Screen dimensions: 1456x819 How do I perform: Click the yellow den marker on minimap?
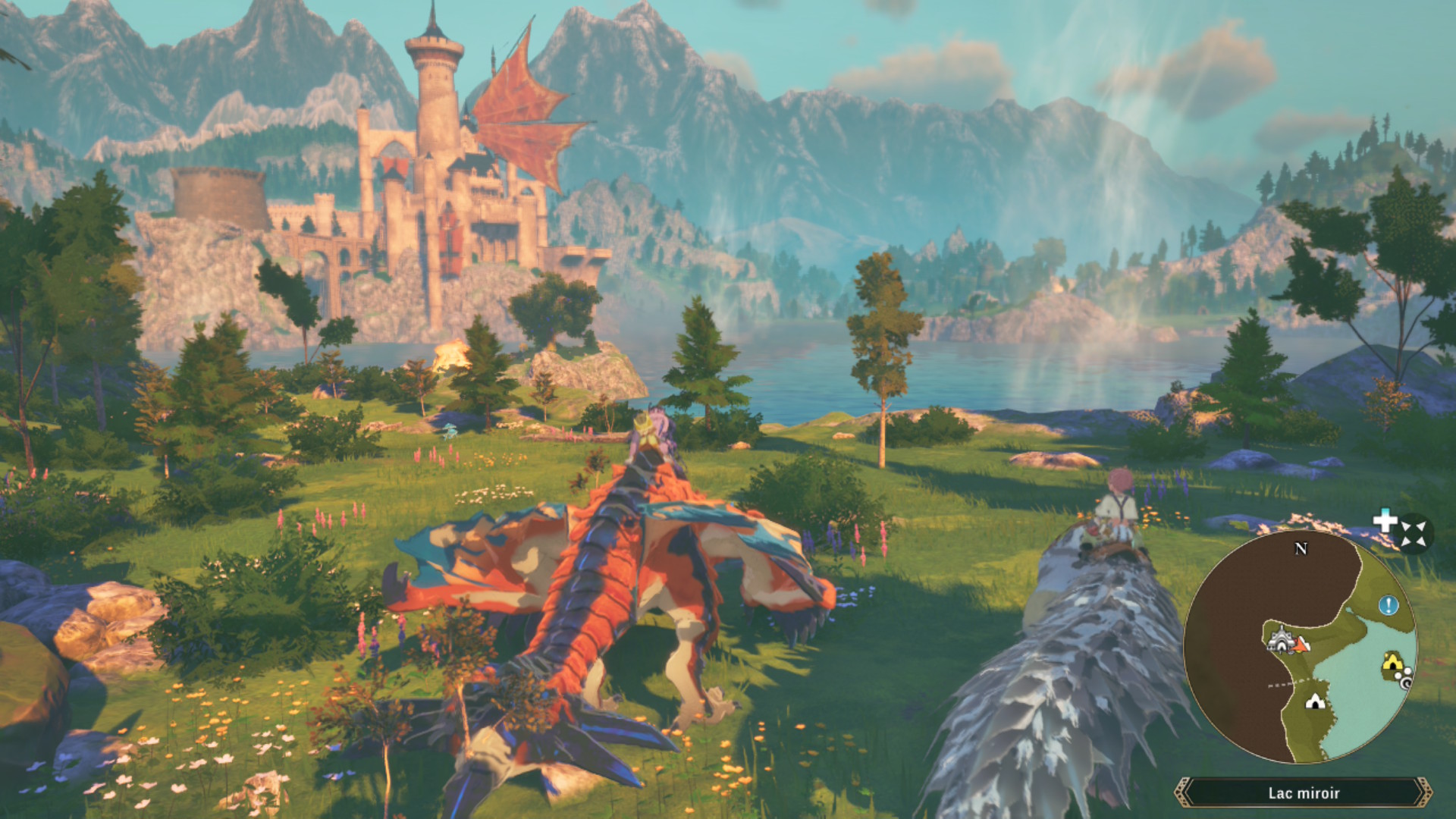tap(1392, 663)
